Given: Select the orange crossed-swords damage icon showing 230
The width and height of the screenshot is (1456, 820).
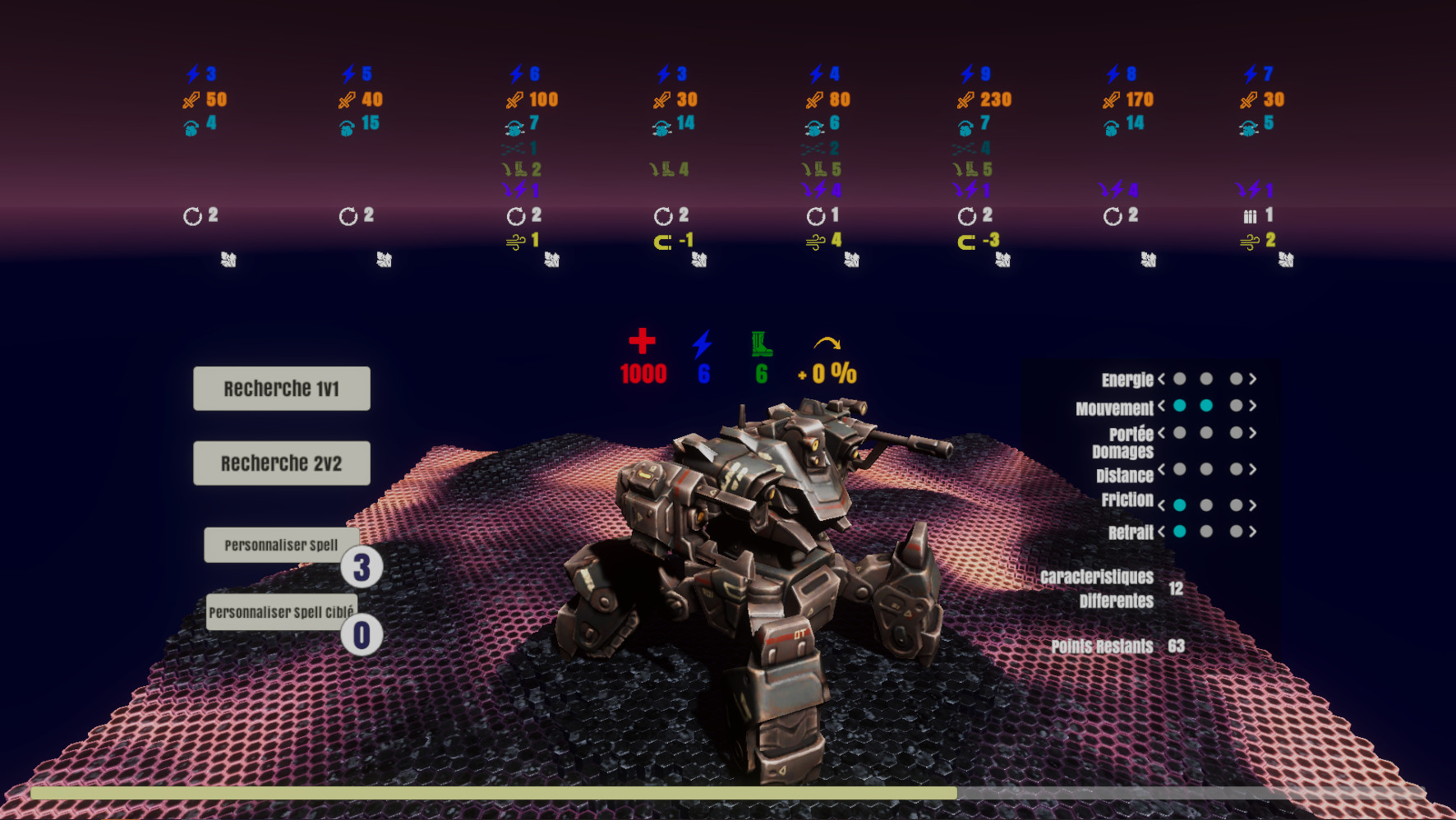Looking at the screenshot, I should click(966, 99).
